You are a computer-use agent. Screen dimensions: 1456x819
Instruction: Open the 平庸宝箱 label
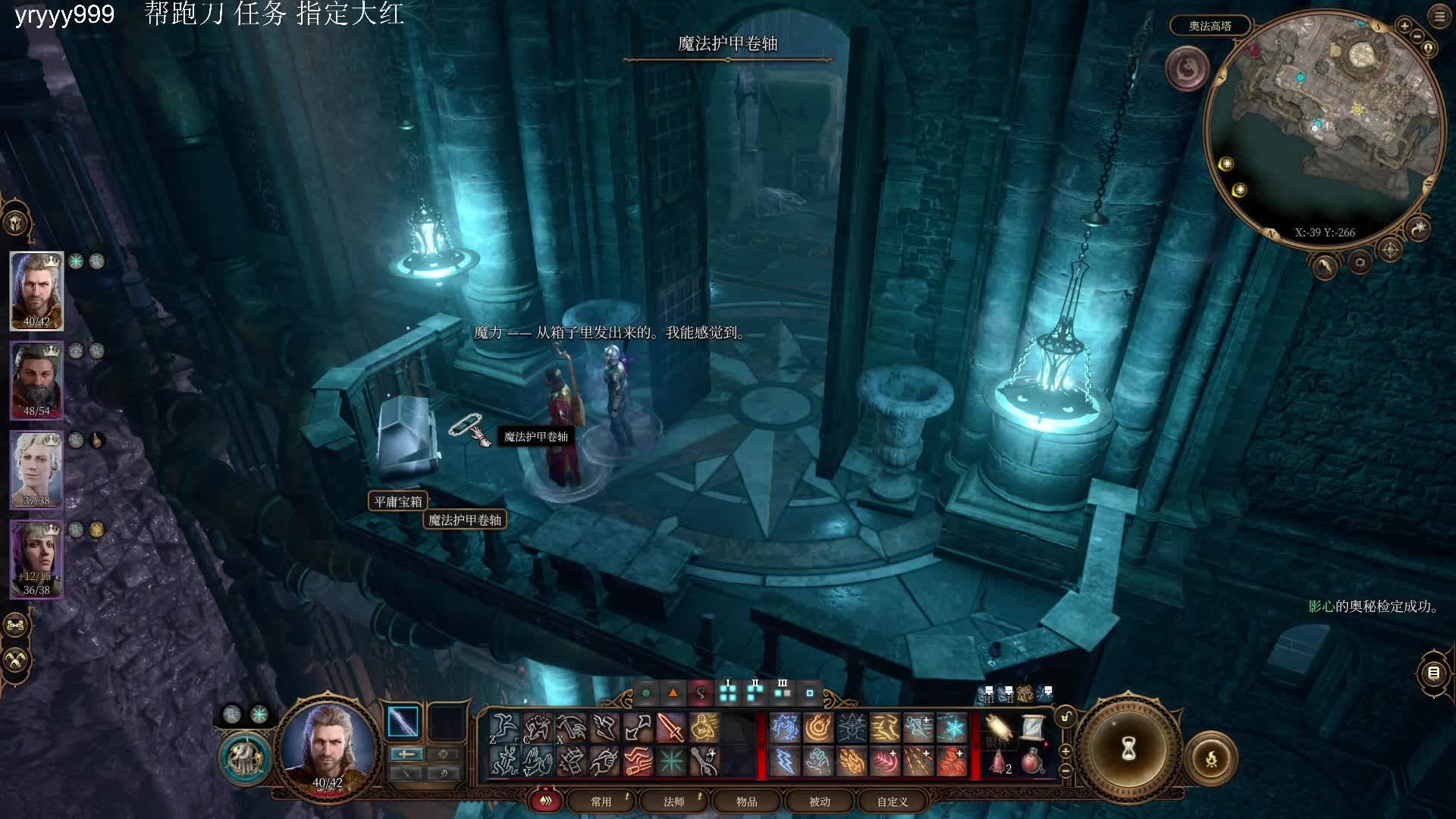(x=398, y=502)
